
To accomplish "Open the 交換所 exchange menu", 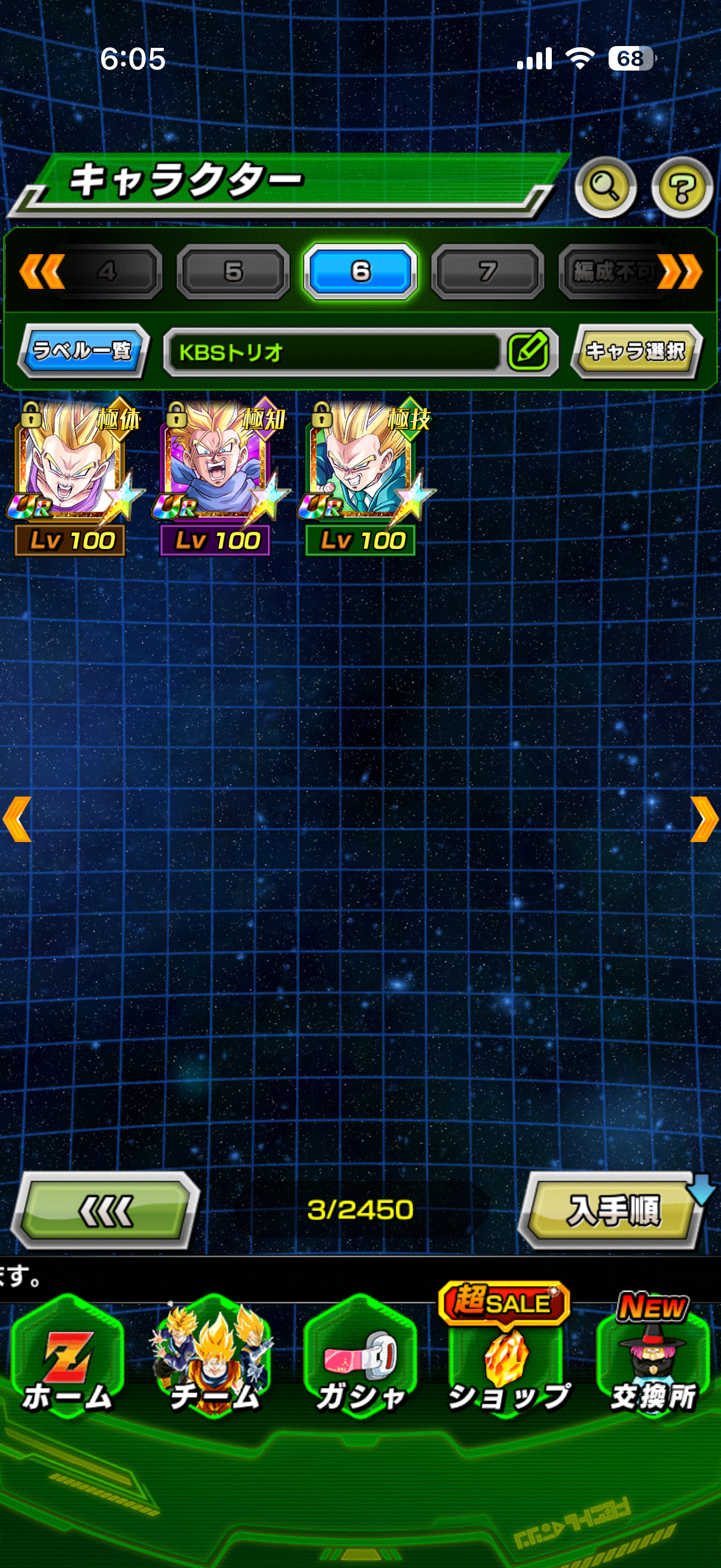I will pyautogui.click(x=653, y=1362).
